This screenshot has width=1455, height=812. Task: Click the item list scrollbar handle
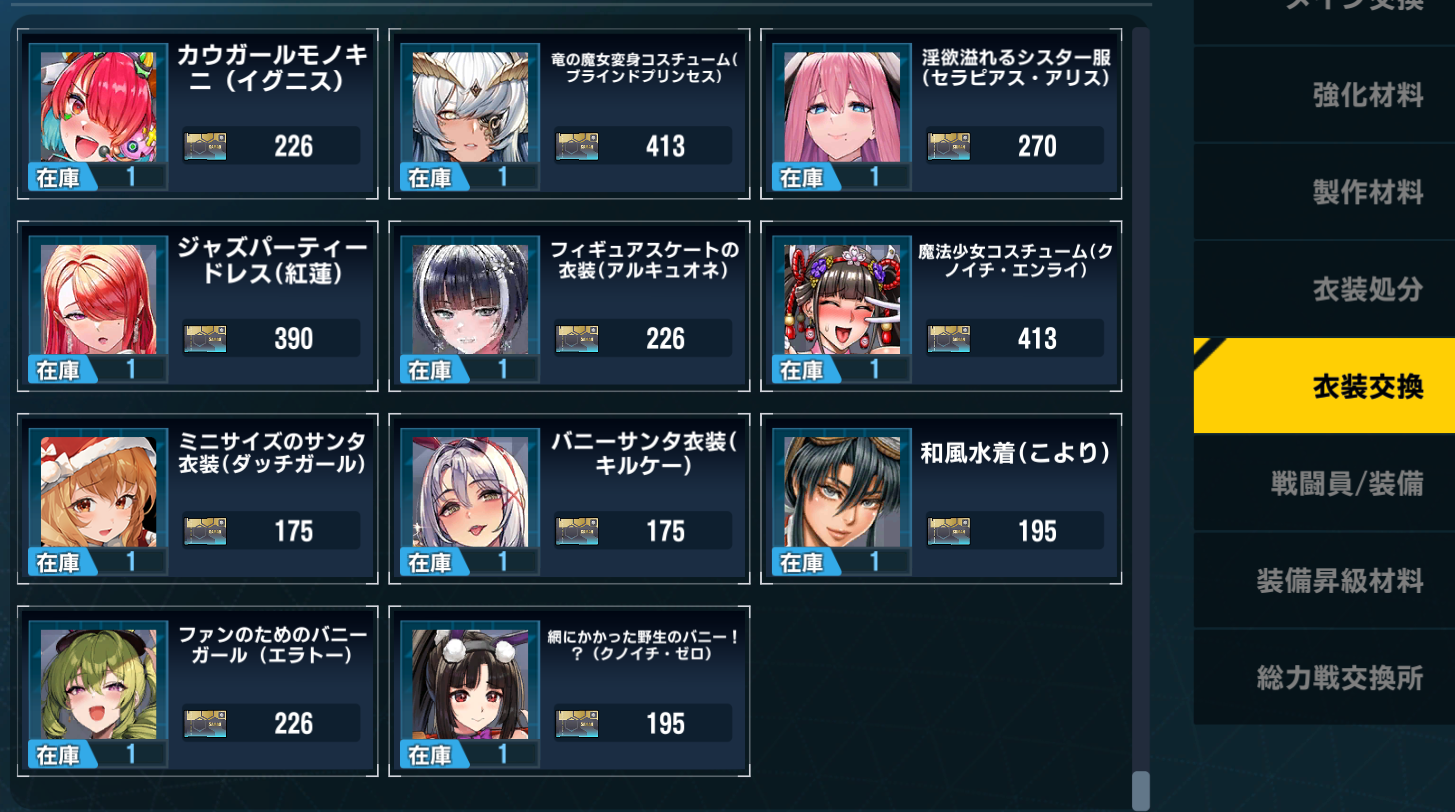point(1140,790)
